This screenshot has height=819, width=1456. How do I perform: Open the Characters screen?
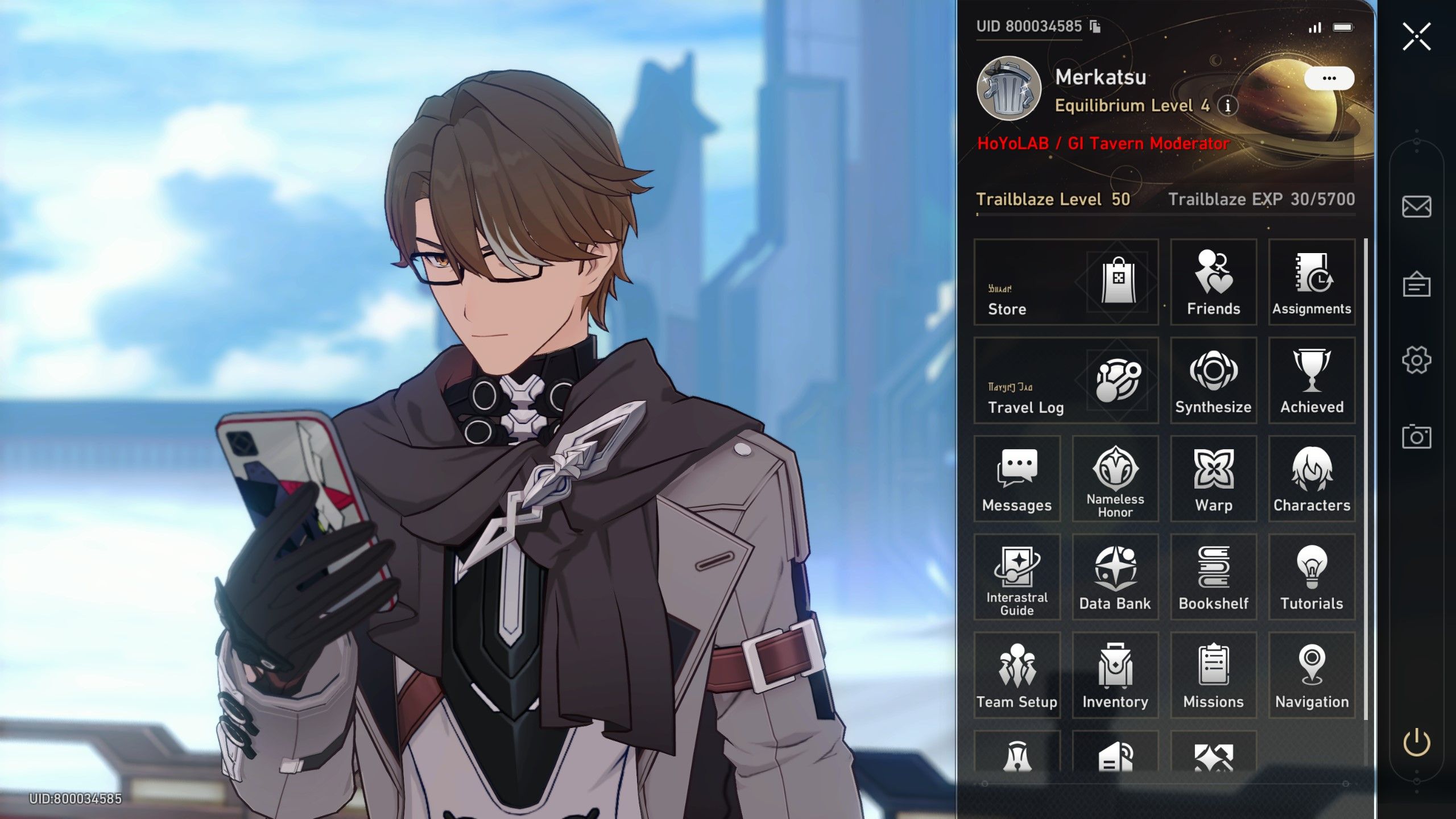click(x=1312, y=478)
